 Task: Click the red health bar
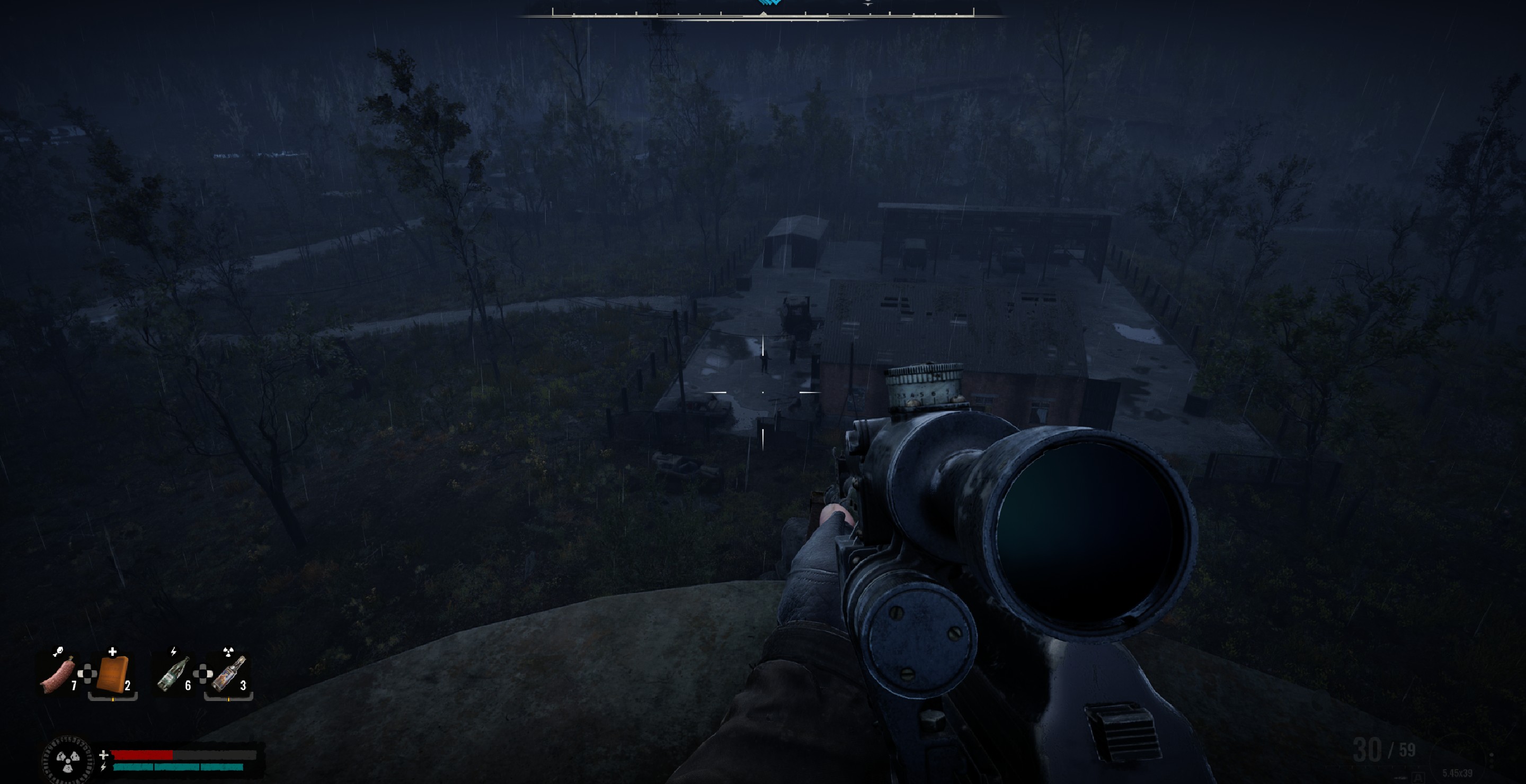142,756
